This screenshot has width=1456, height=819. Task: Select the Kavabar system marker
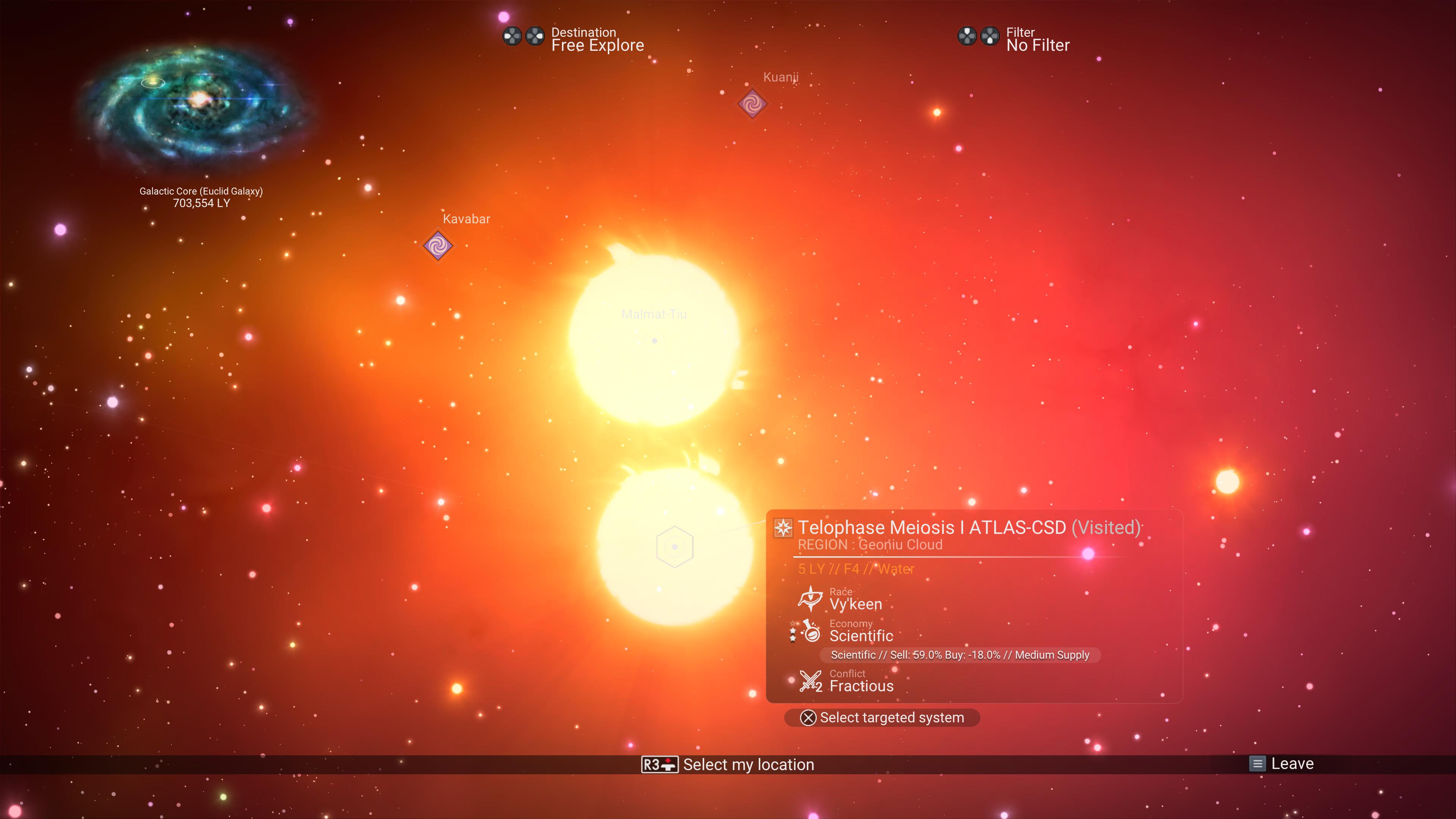click(x=438, y=246)
